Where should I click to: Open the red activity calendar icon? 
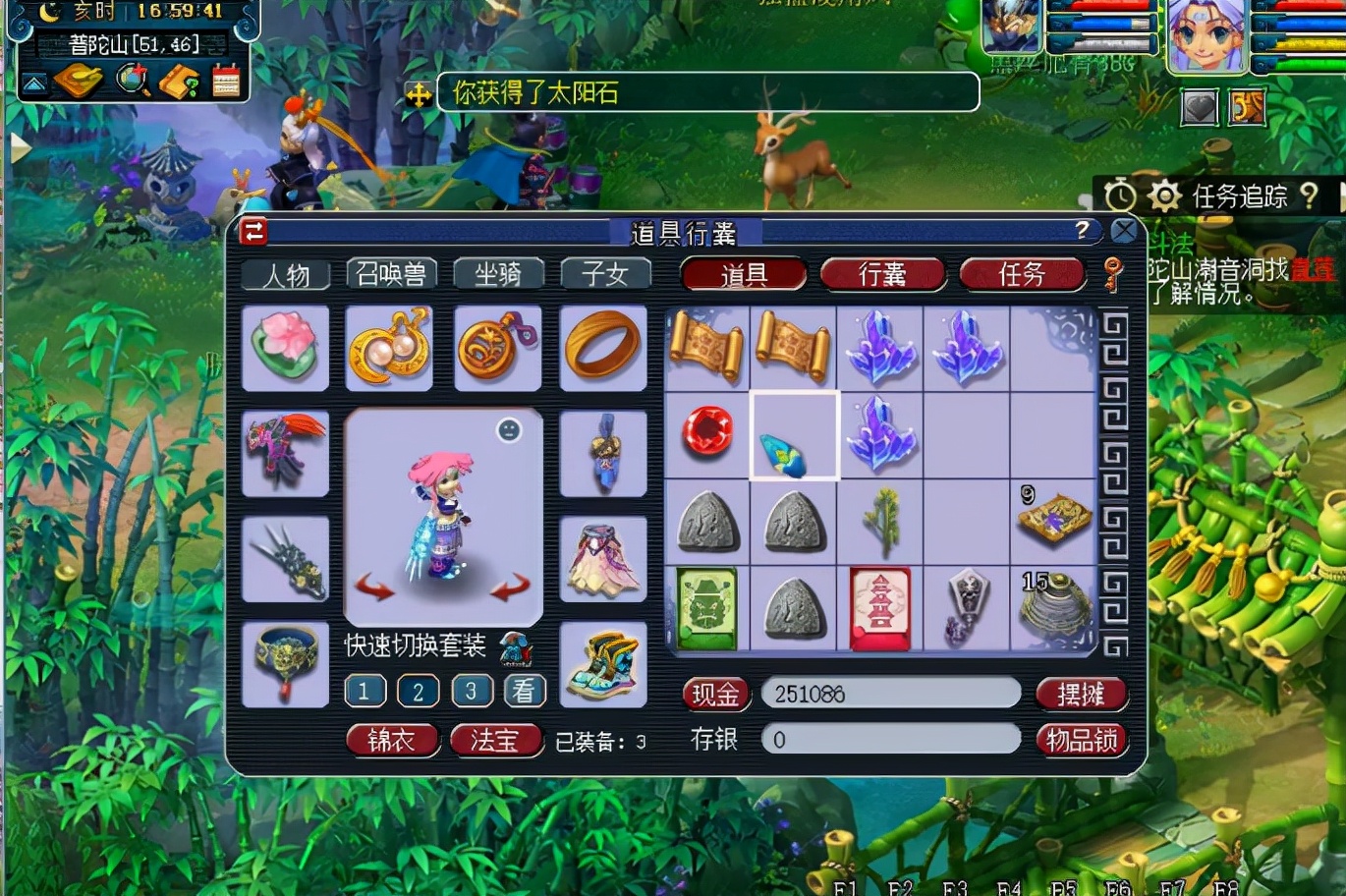225,81
